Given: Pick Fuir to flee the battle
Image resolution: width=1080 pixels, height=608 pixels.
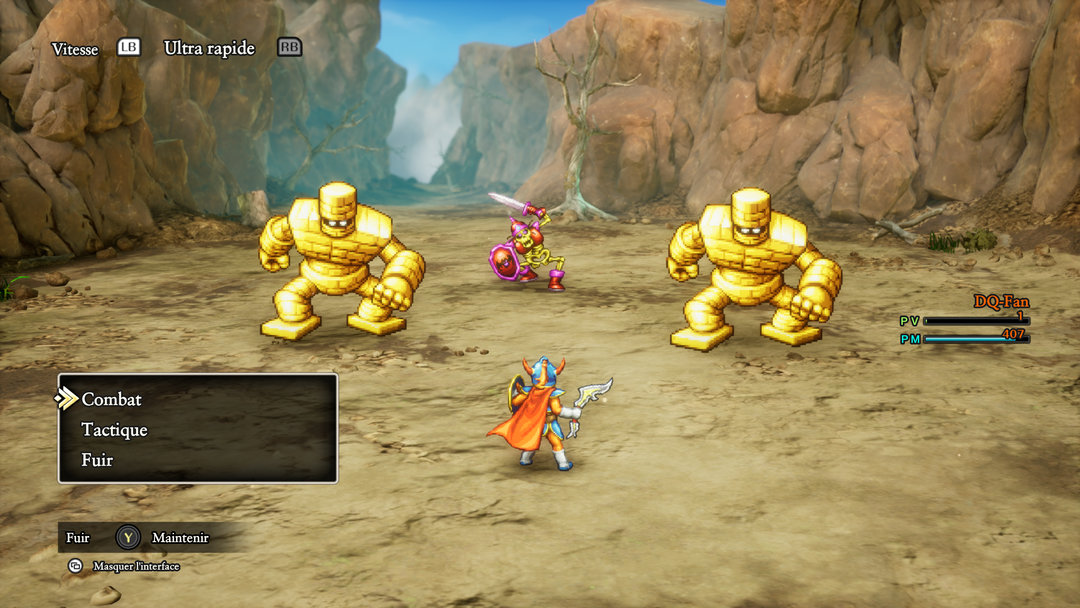Looking at the screenshot, I should click(x=97, y=460).
